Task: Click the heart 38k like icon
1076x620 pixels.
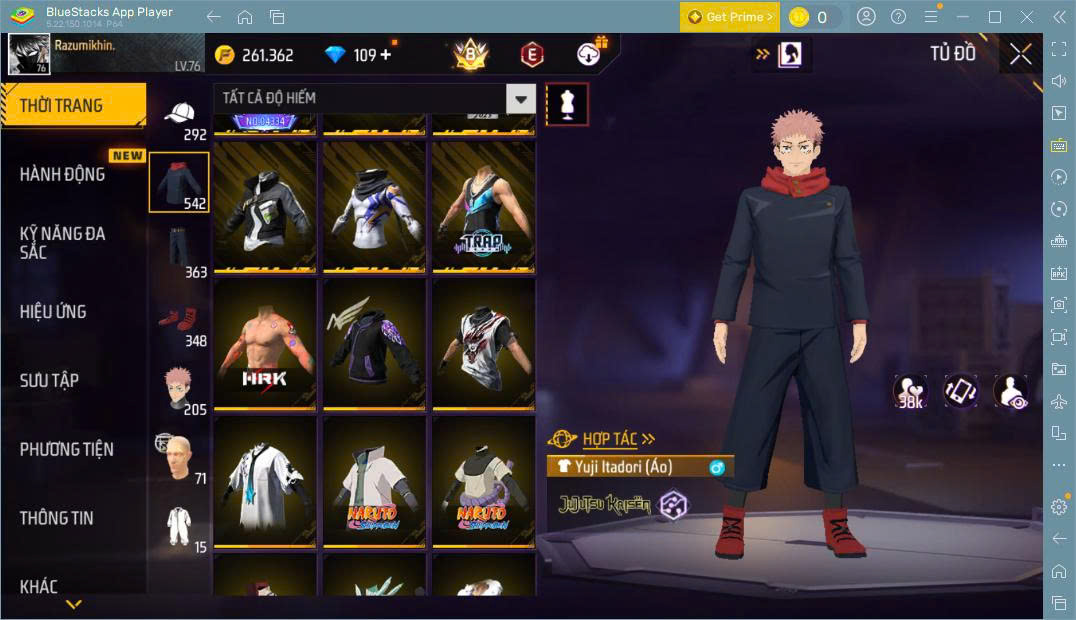Action: point(909,391)
